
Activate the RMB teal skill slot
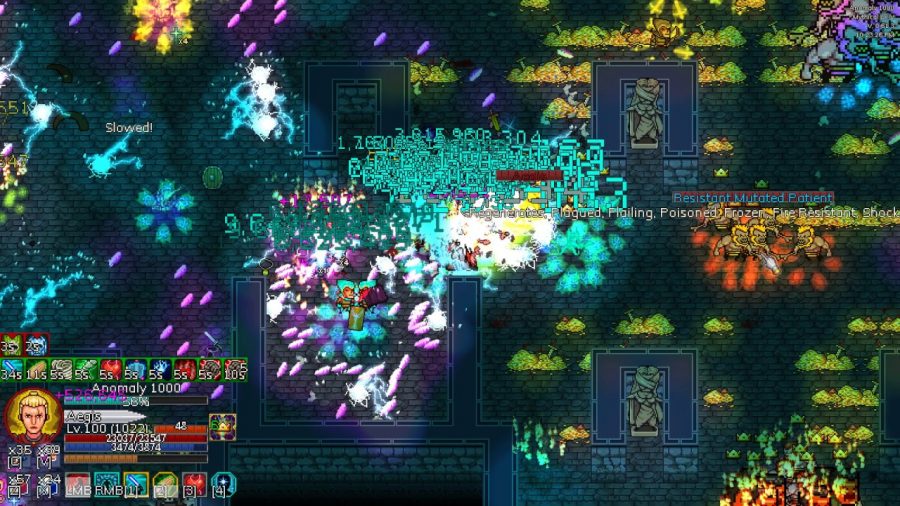click(x=106, y=485)
